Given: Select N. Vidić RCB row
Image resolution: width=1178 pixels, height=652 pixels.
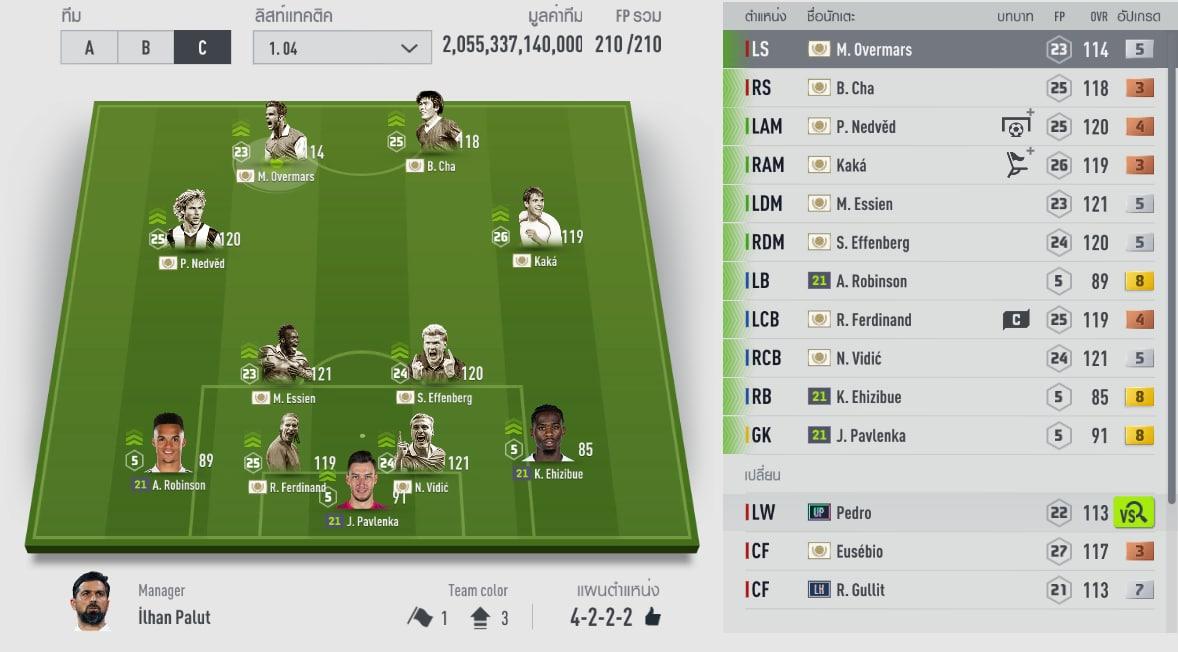Looking at the screenshot, I should pos(940,358).
